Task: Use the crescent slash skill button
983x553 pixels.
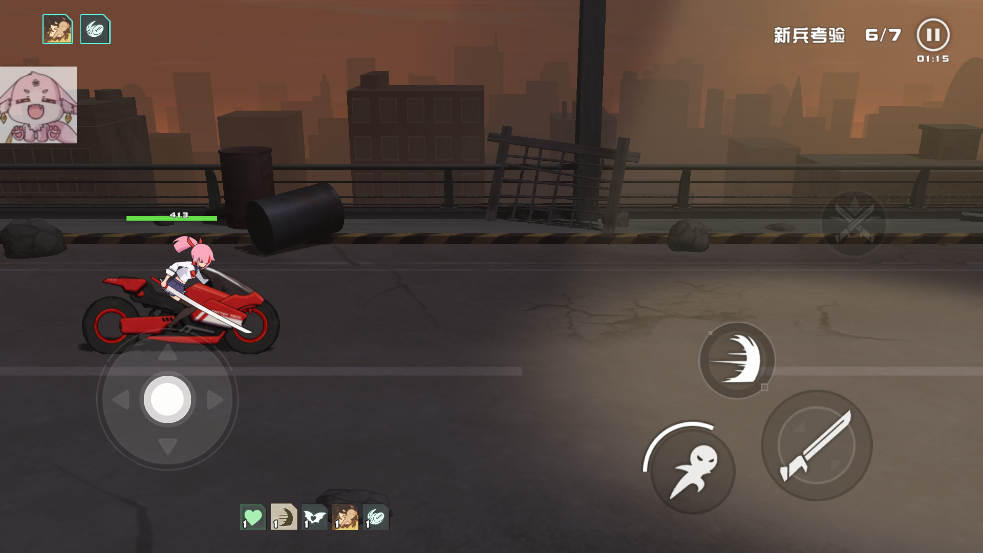Action: pyautogui.click(x=737, y=360)
